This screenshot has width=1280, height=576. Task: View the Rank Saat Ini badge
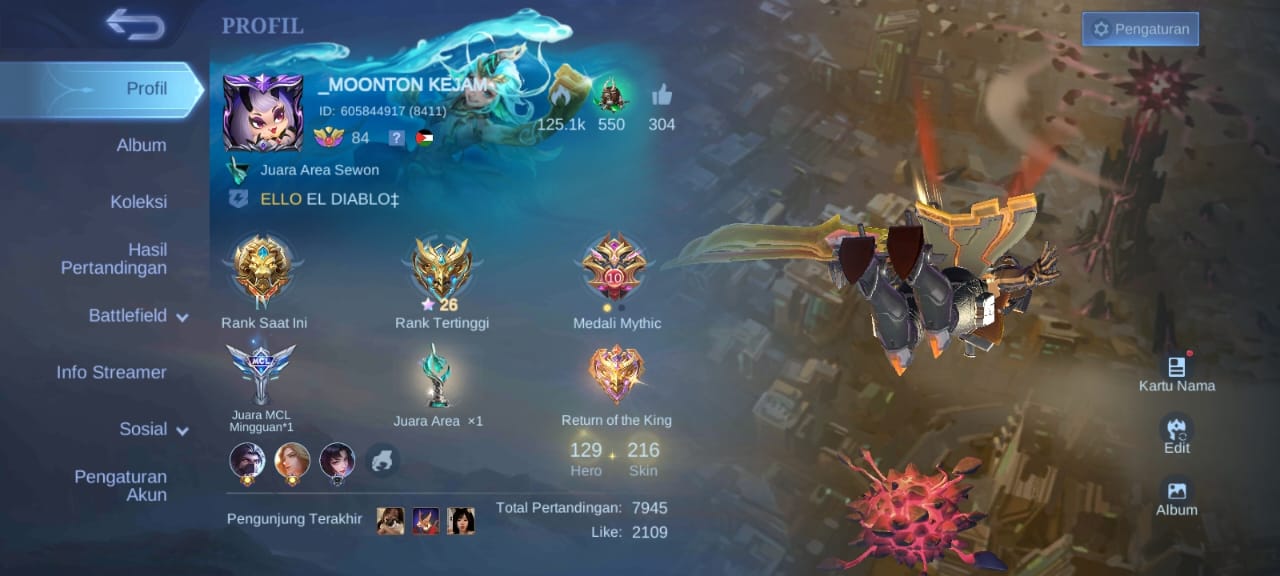262,270
